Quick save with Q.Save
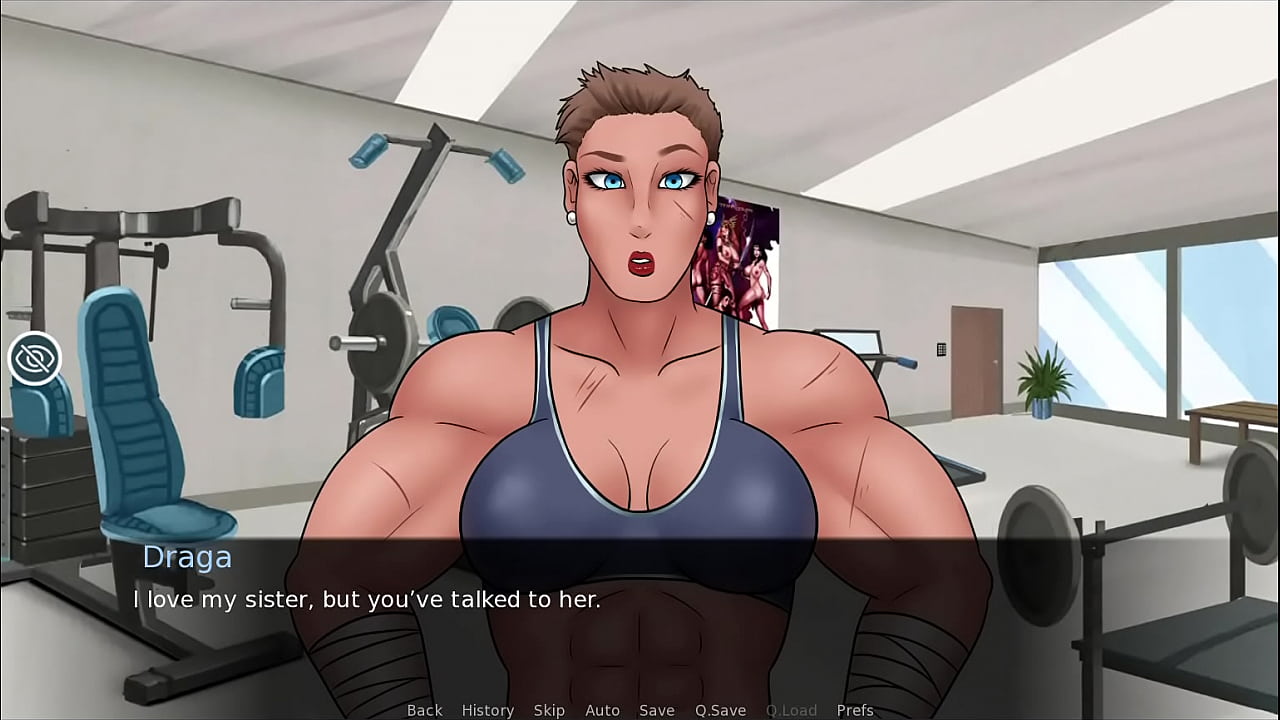The height and width of the screenshot is (720, 1280). tap(720, 710)
